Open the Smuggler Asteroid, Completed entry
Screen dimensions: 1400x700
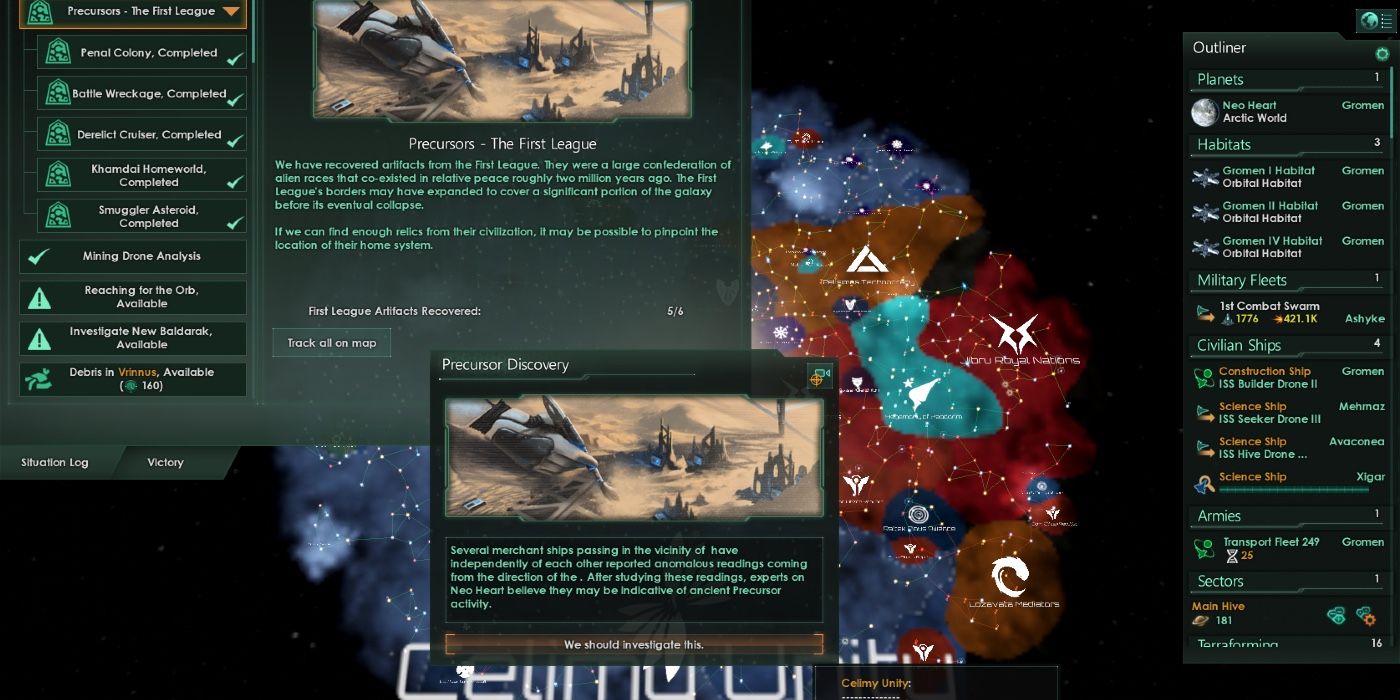[141, 216]
